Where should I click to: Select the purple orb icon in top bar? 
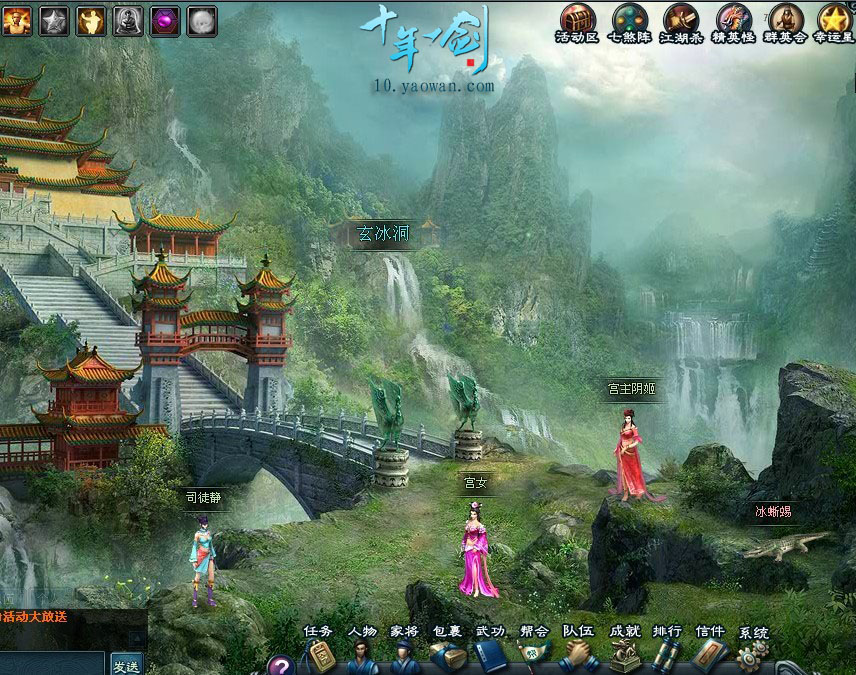point(165,19)
